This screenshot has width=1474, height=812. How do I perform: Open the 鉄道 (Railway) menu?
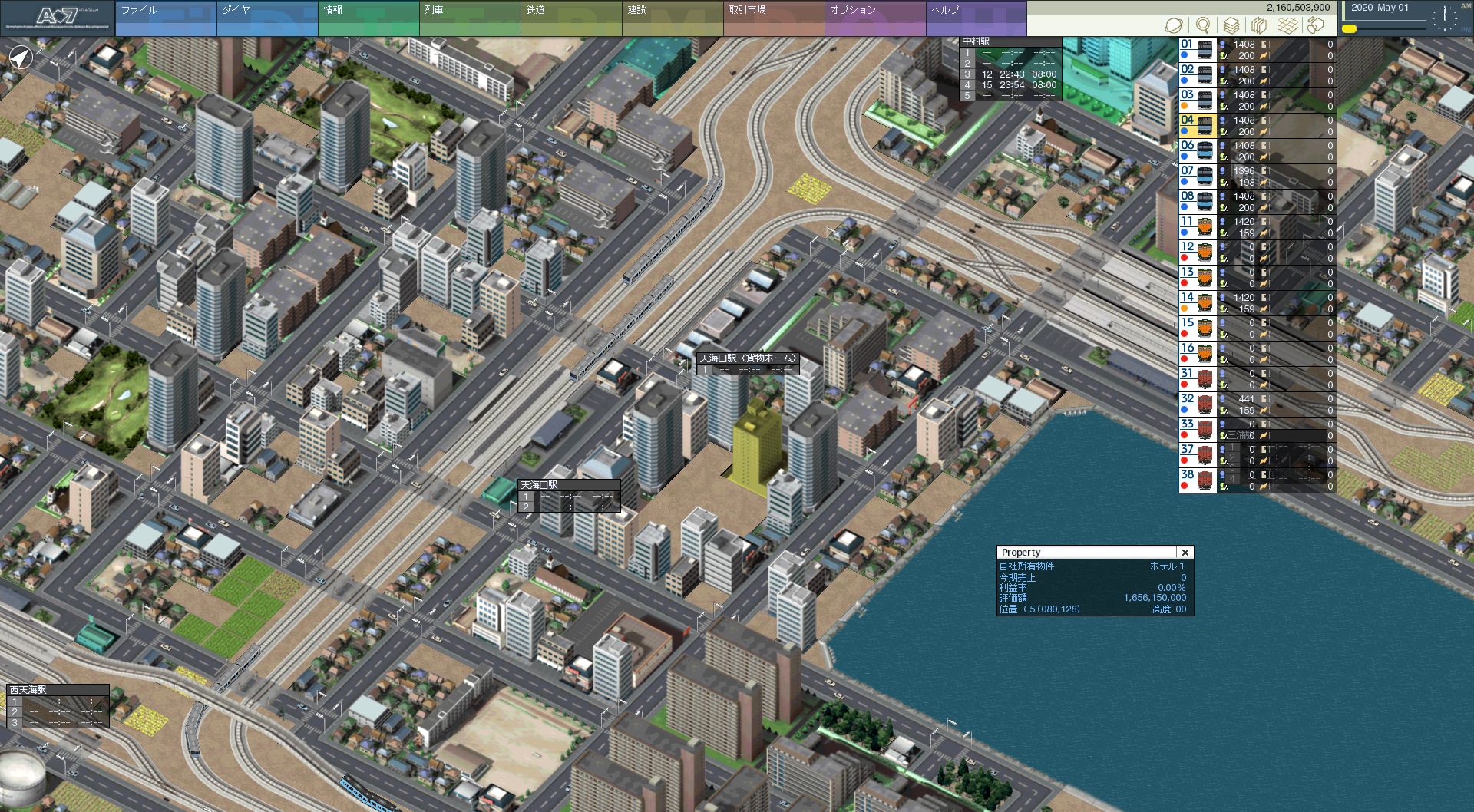tap(571, 18)
